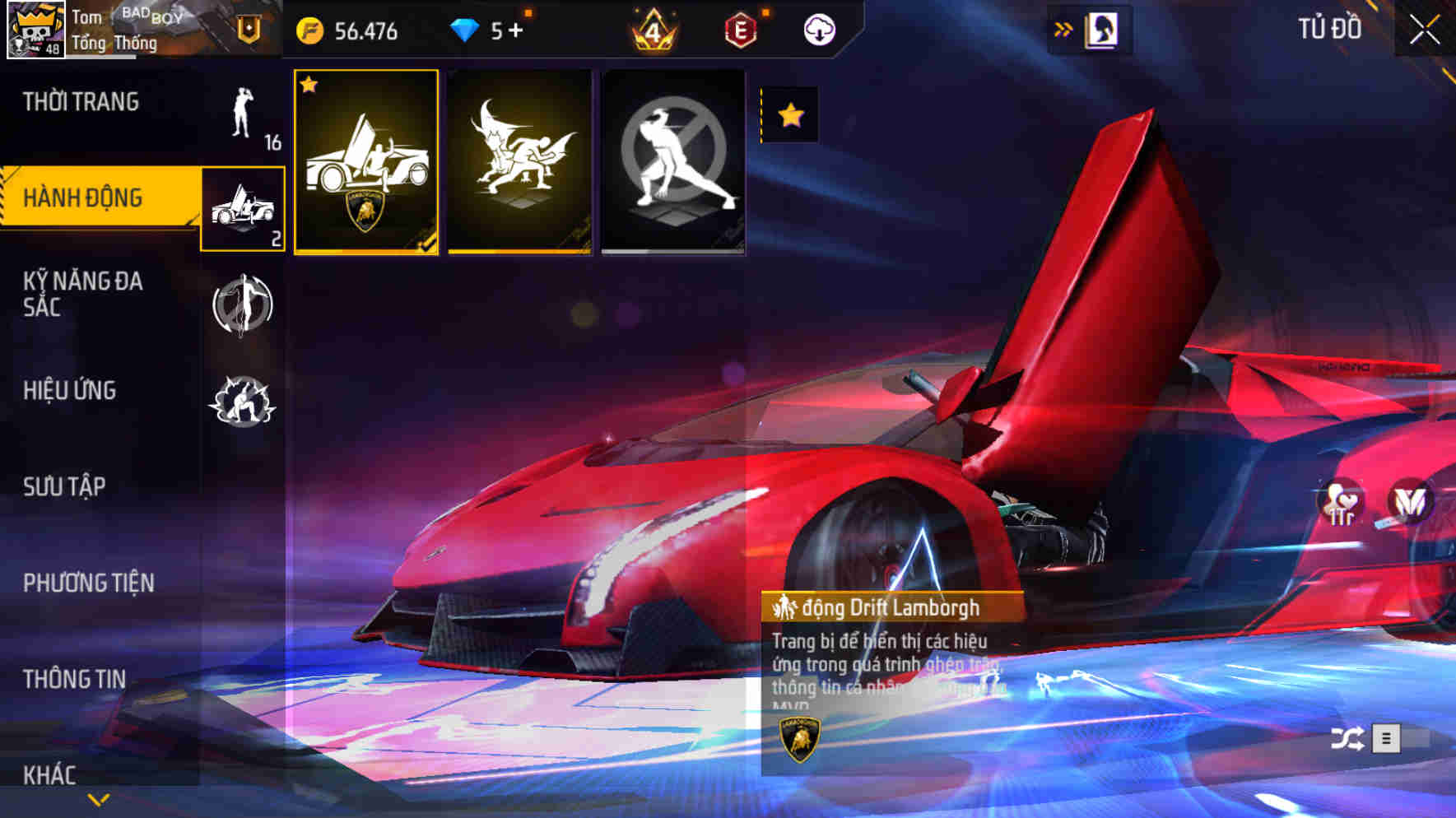
Task: Click the double chevron next to profile book
Action: pos(1062,27)
